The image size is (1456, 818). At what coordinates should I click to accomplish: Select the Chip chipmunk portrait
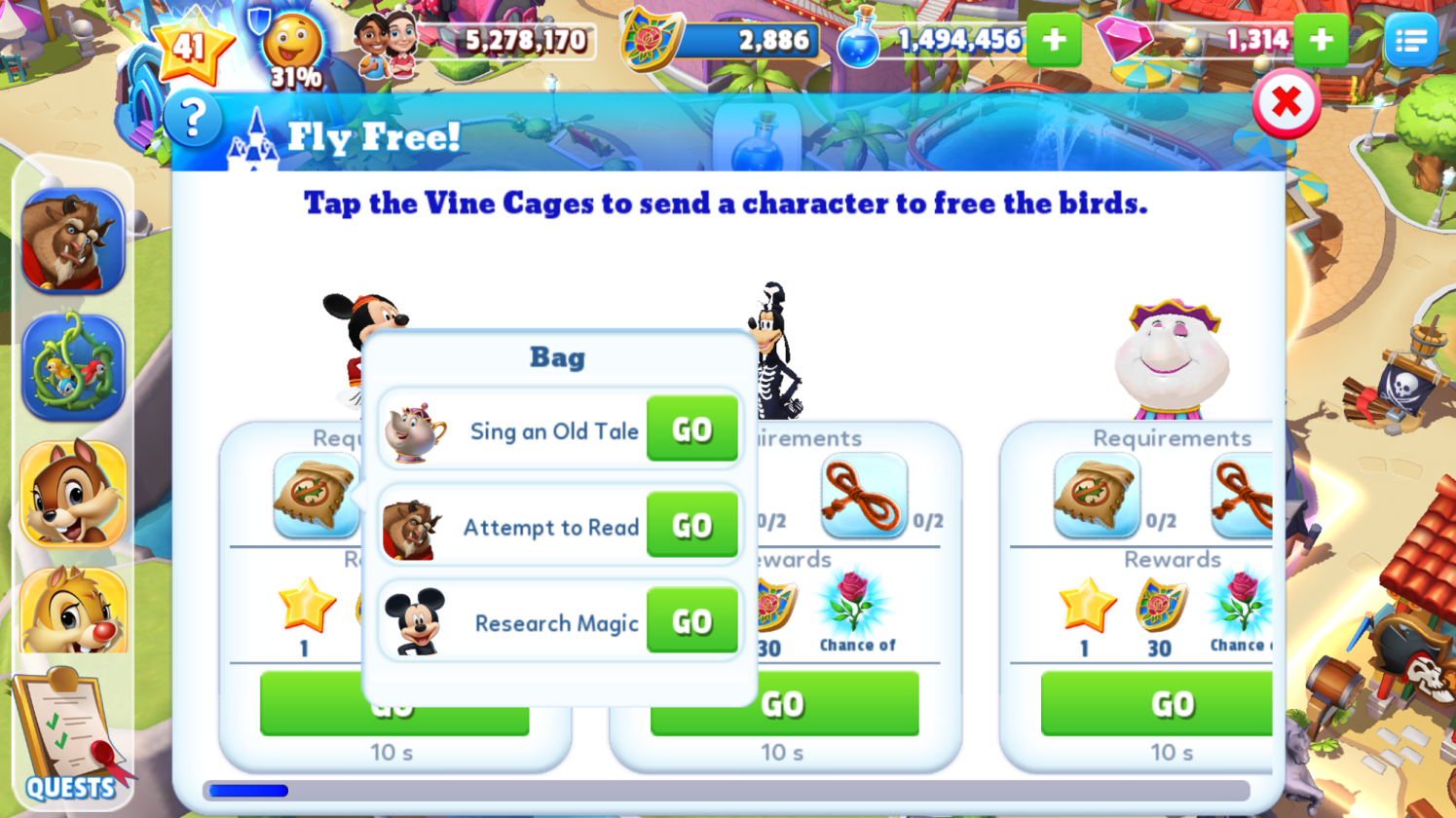point(73,494)
